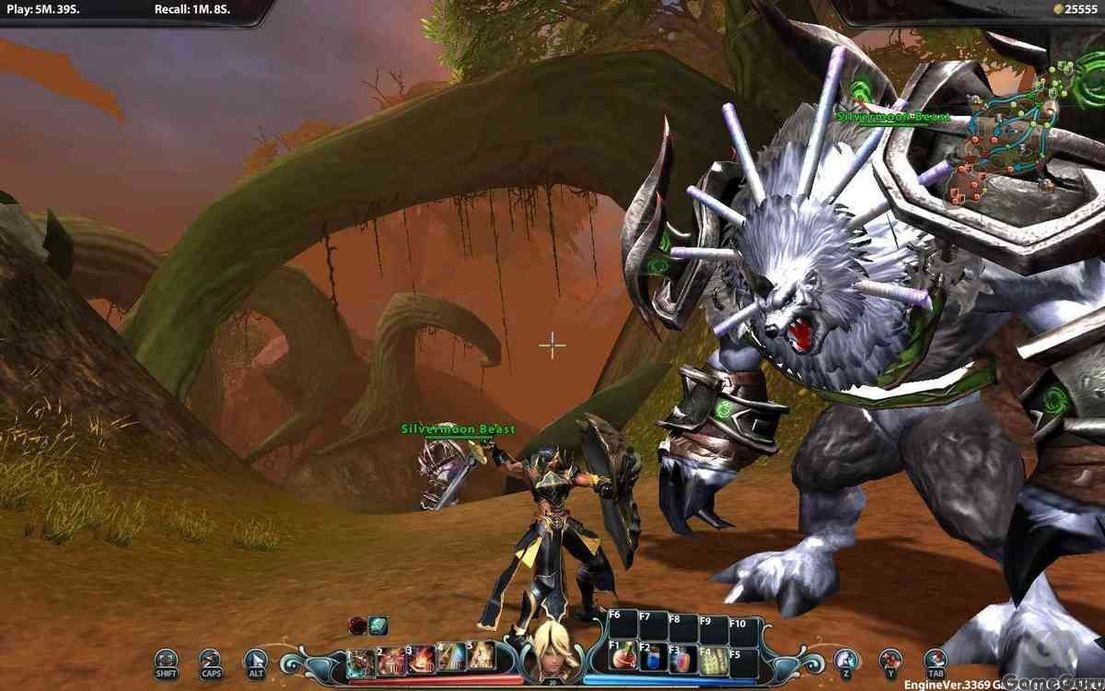Screen dimensions: 1105x691
Task: Toggle the ALT cursor icon
Action: tap(256, 660)
